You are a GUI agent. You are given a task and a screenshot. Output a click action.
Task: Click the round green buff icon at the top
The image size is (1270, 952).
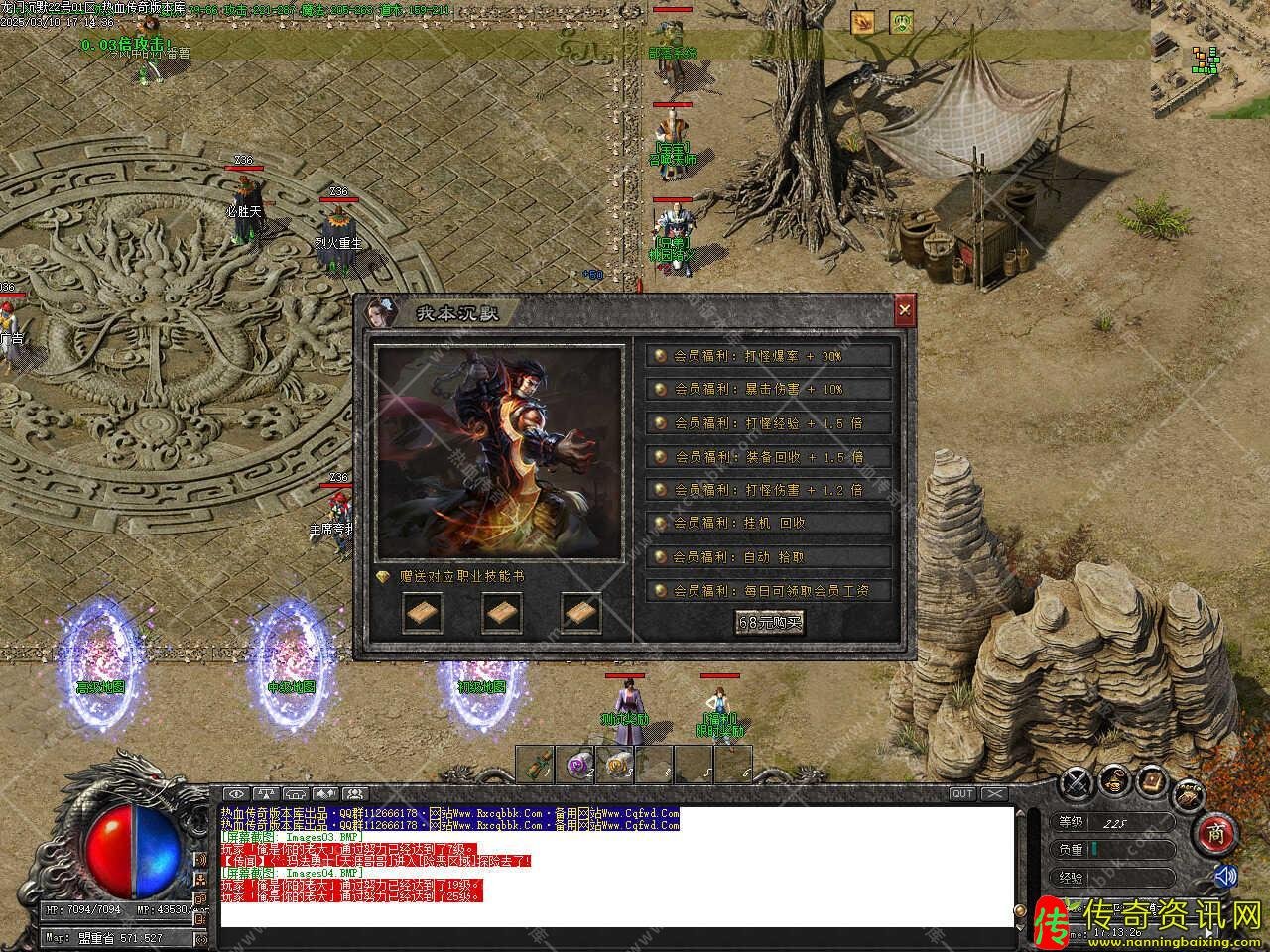pos(901,22)
